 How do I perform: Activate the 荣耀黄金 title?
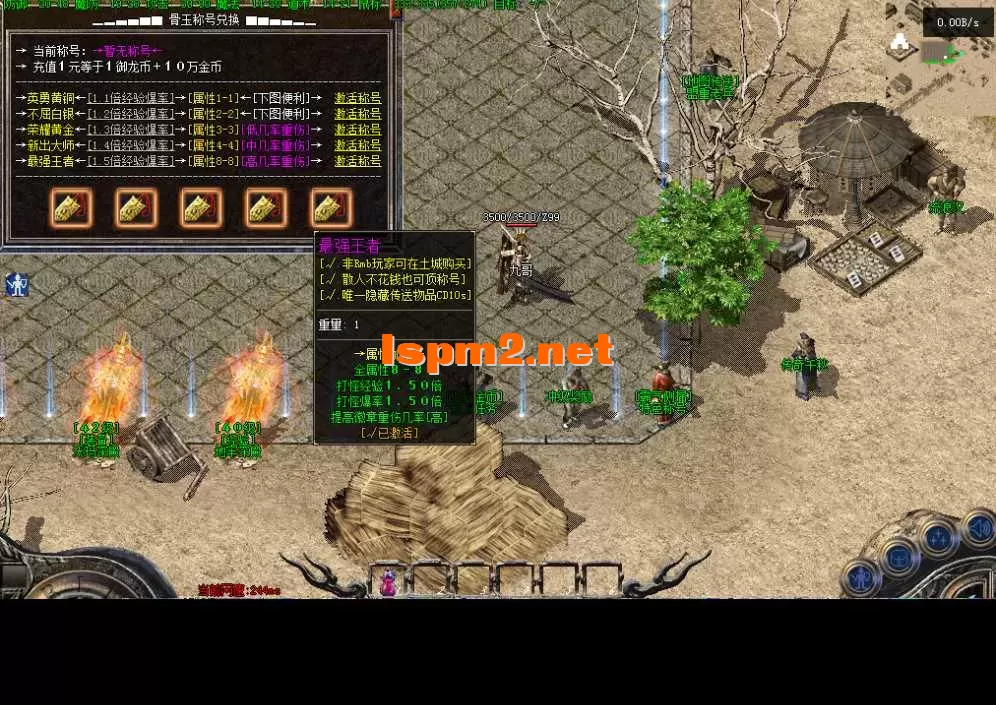pyautogui.click(x=357, y=130)
